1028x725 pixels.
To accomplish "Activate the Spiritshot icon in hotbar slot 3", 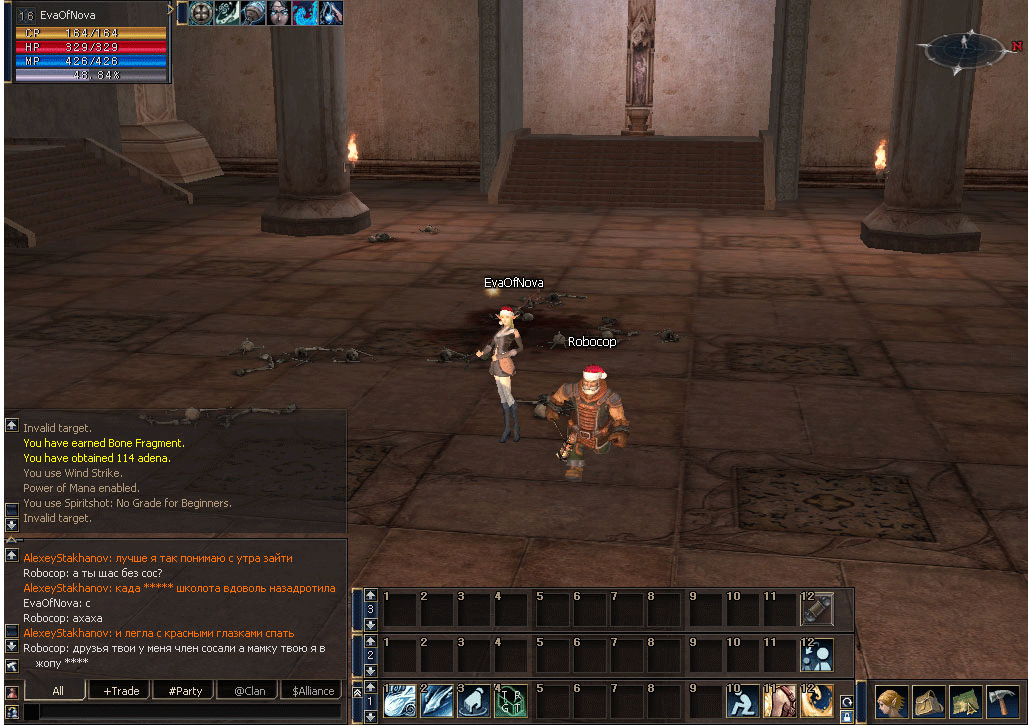I will 473,700.
